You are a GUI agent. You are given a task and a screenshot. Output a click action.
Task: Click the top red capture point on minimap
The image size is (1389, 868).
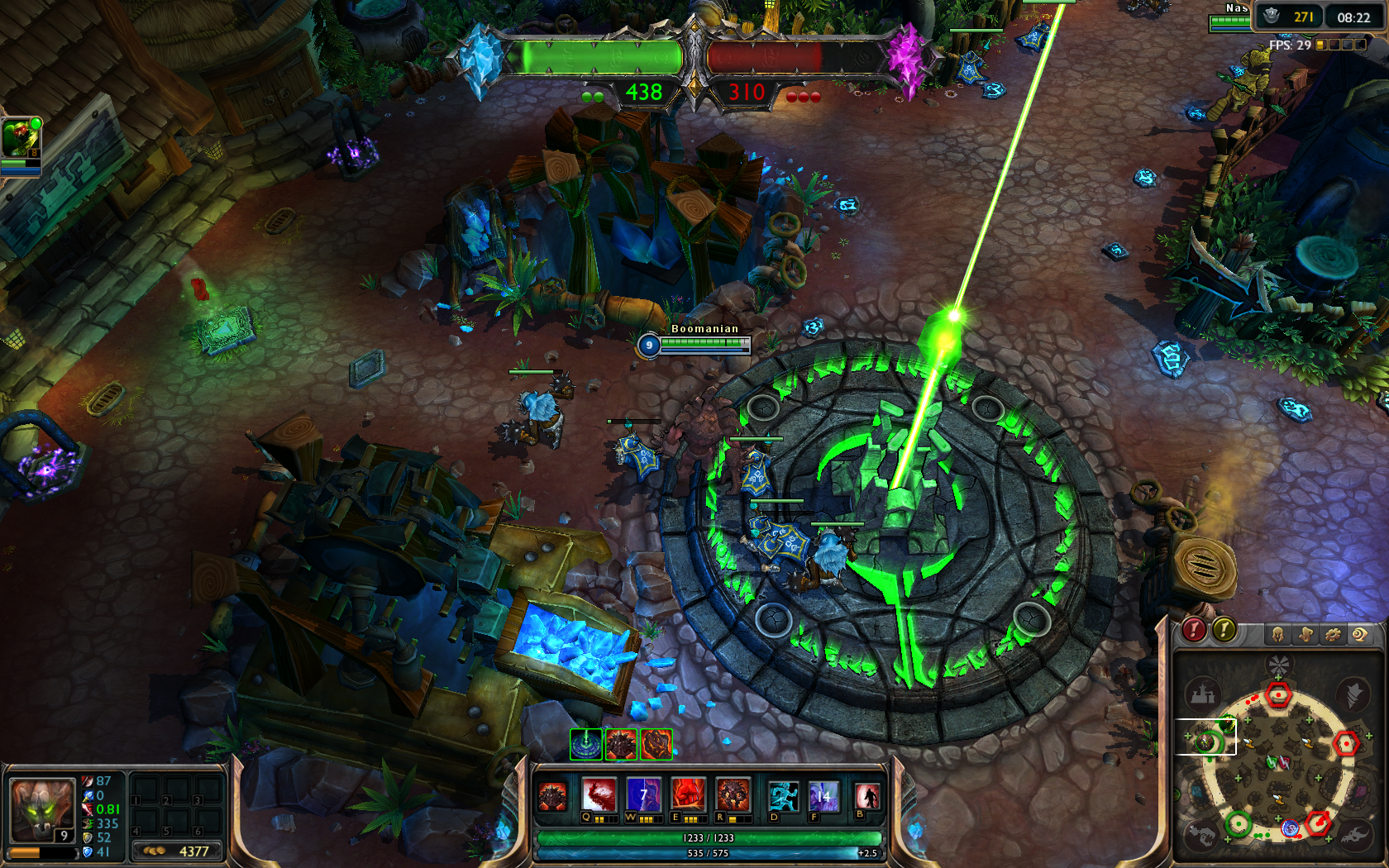click(x=1278, y=694)
